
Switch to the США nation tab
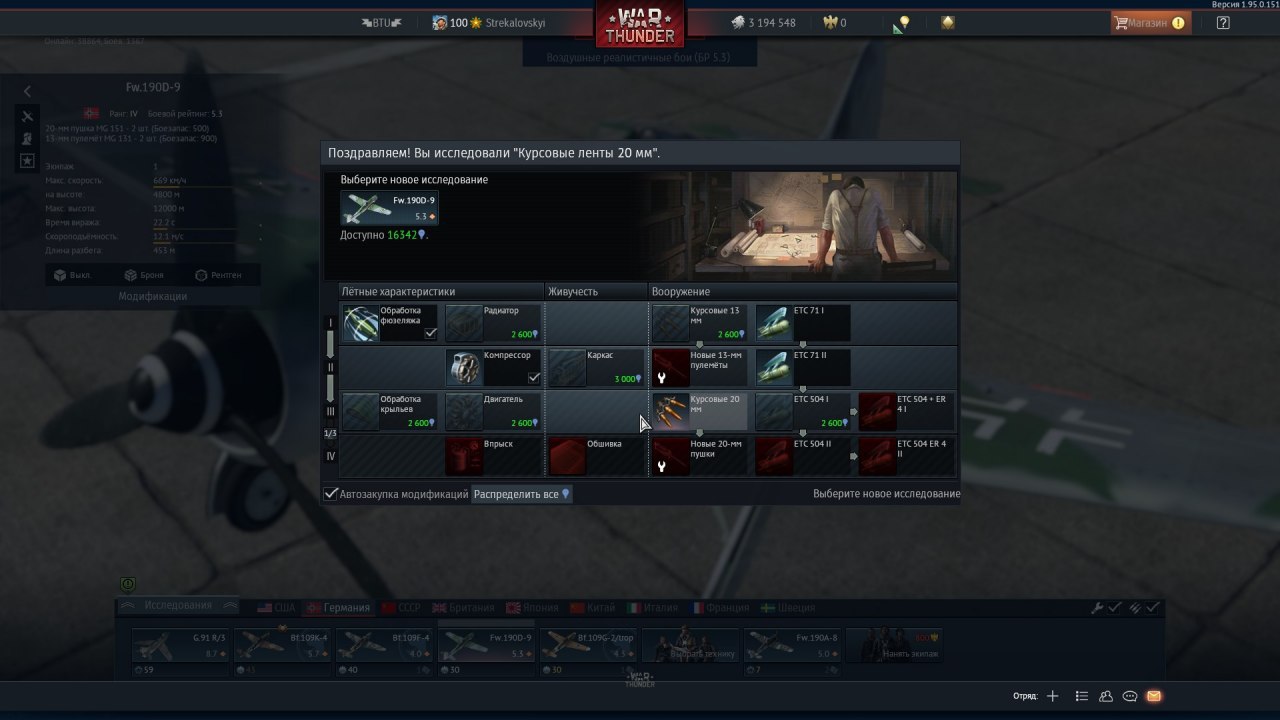(277, 607)
